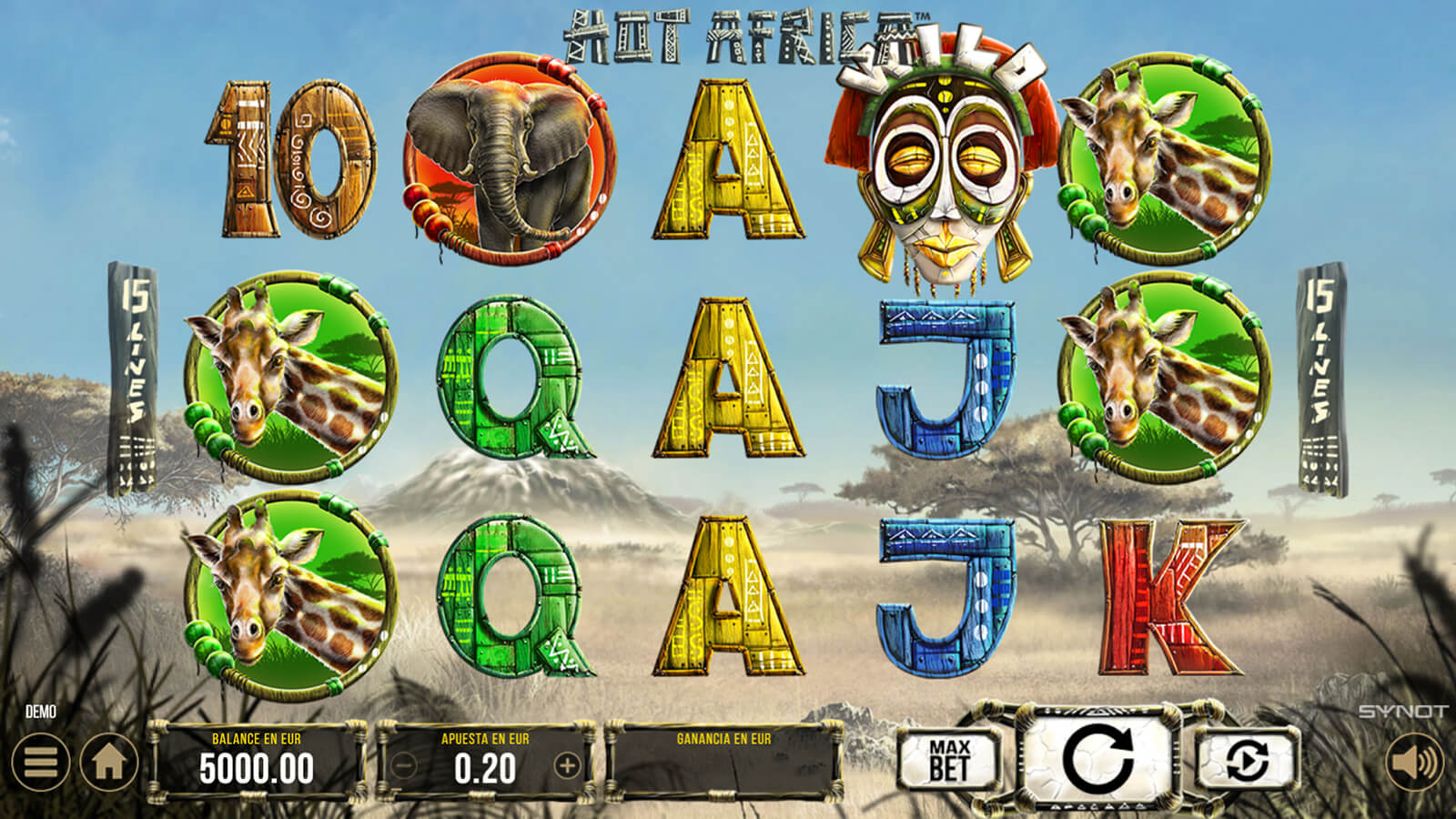Spin the reels

click(x=1097, y=758)
